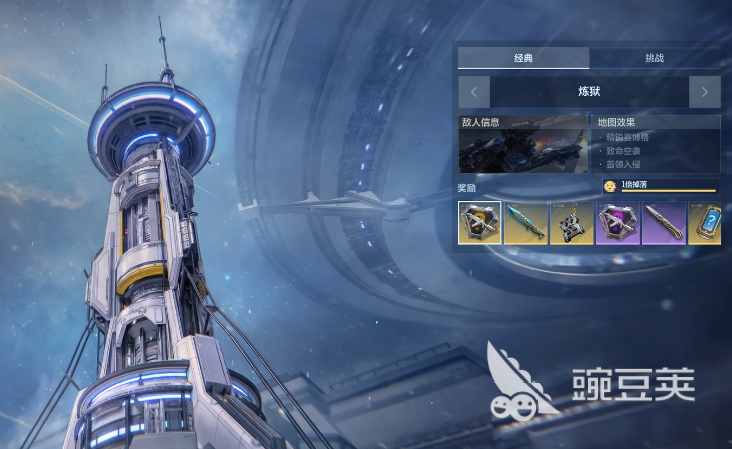Select the 1倍掉落 drop multiplier bar
Screen dimensions: 732x449
tap(660, 185)
